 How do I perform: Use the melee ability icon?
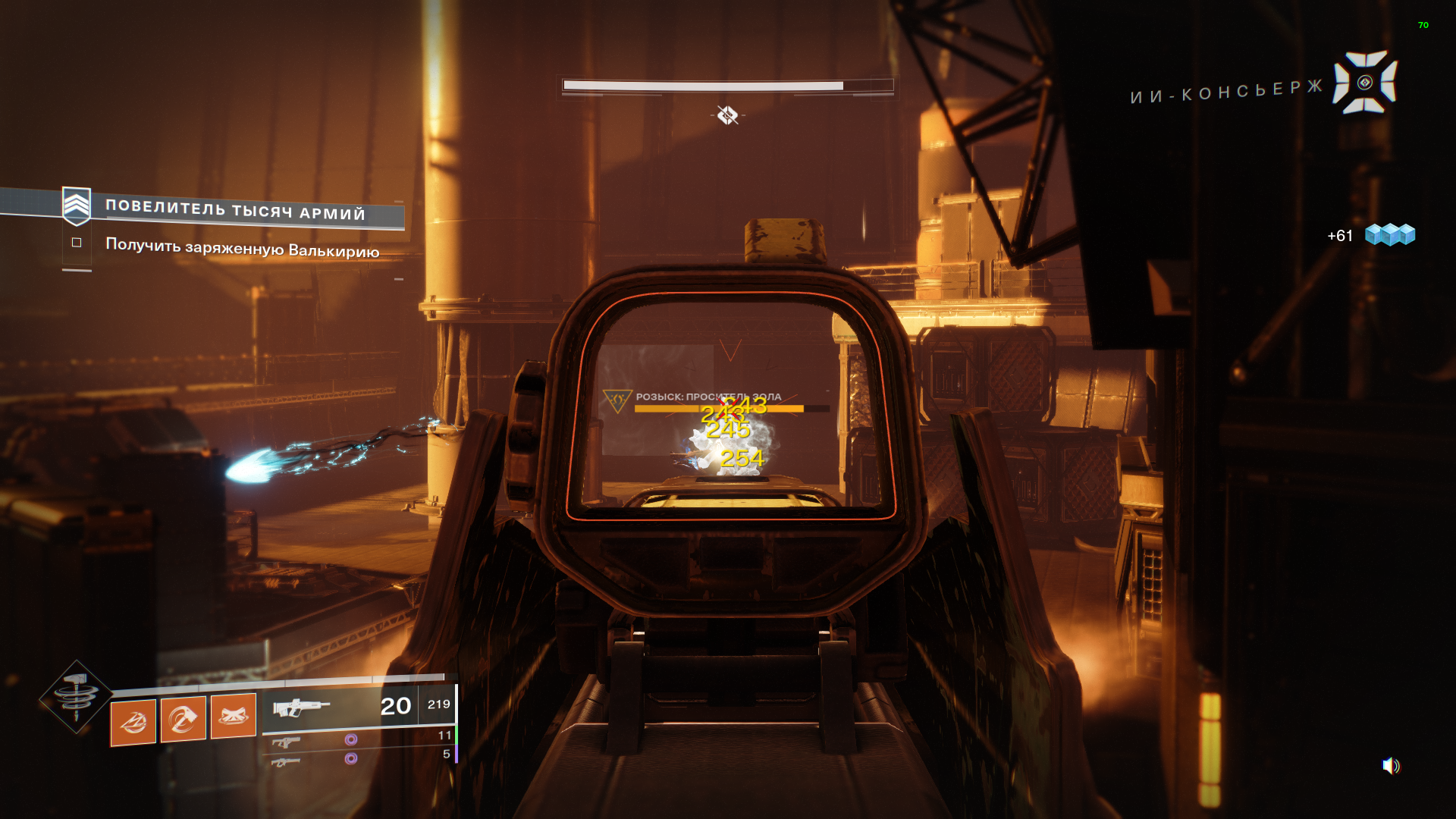click(x=183, y=717)
